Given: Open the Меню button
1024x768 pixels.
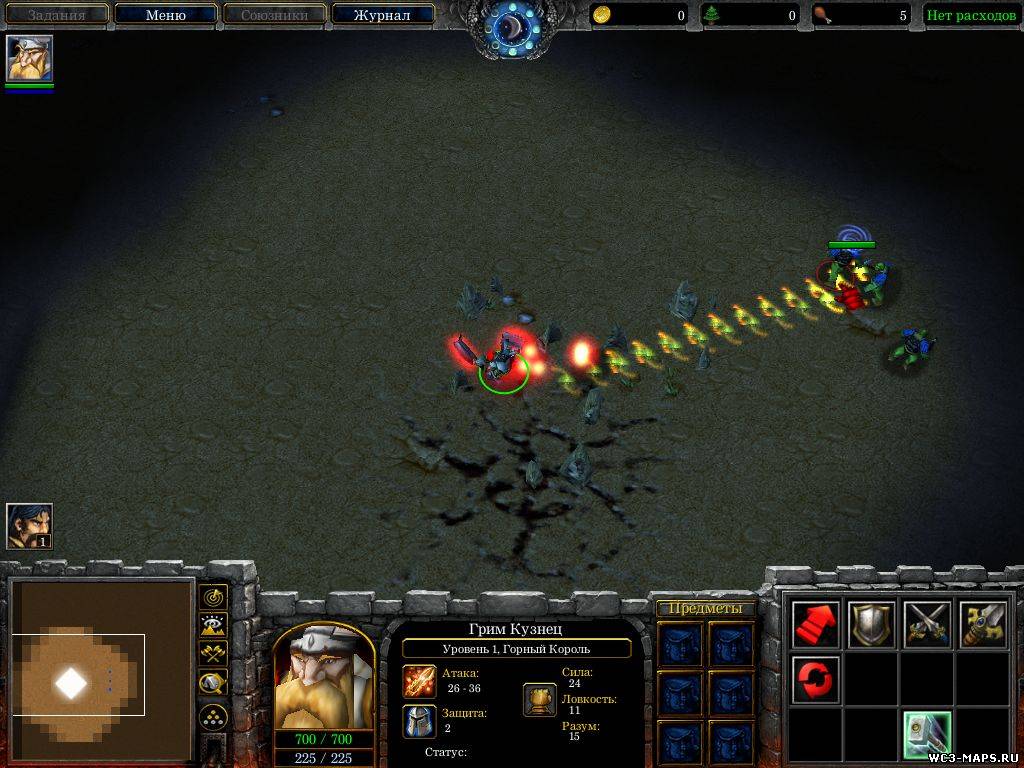Looking at the screenshot, I should [166, 15].
